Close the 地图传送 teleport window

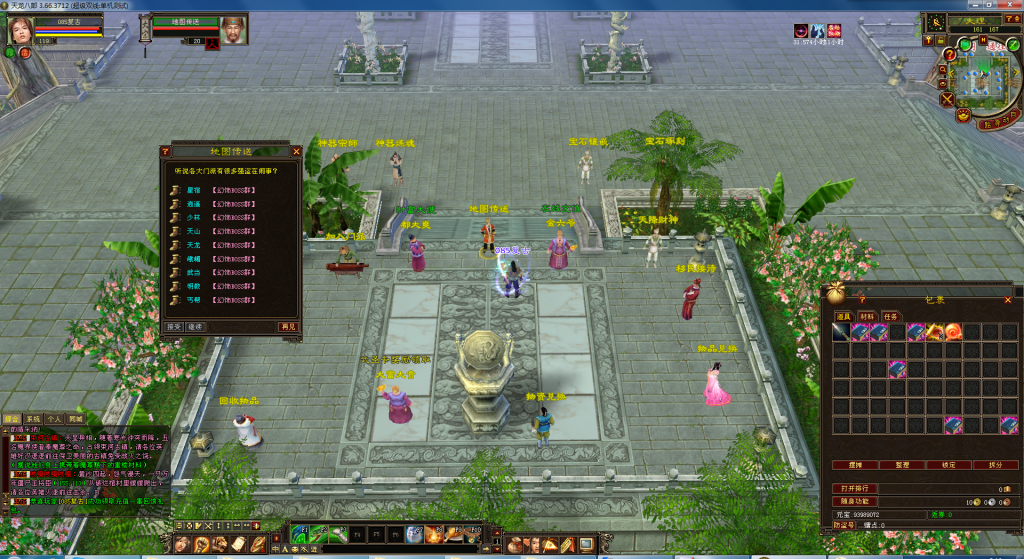[295, 151]
